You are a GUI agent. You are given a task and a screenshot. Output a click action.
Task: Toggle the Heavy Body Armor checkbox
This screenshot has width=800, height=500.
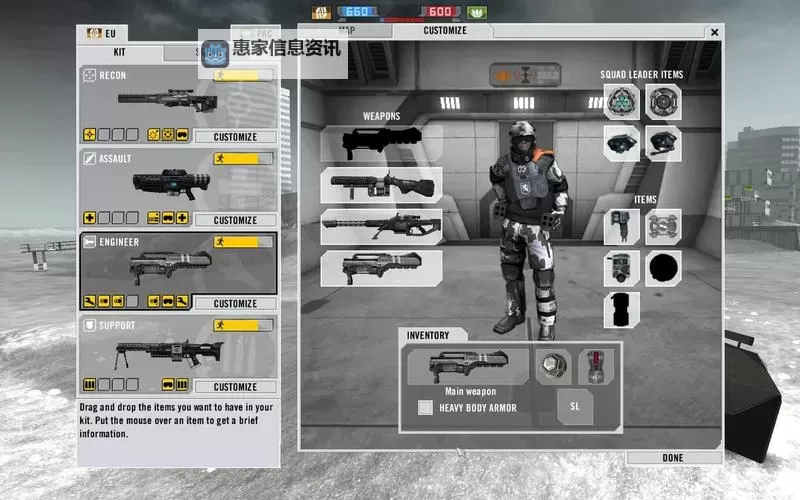(425, 407)
